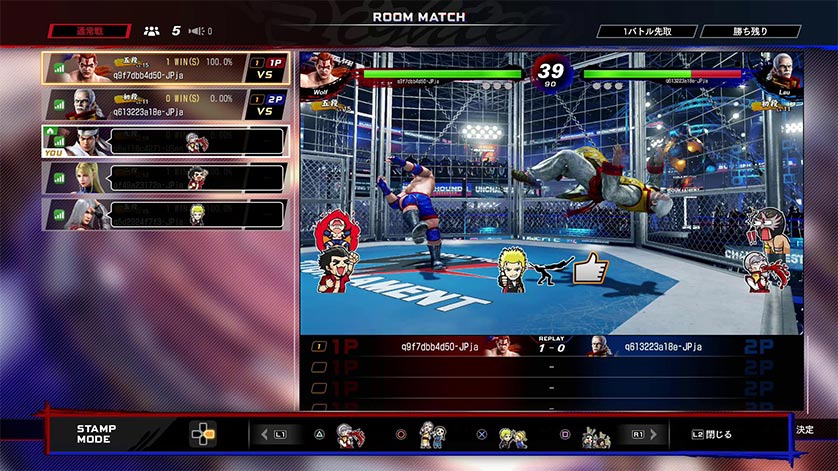Click the live match spectator view
Image resolution: width=838 pixels, height=471 pixels.
coord(551,190)
